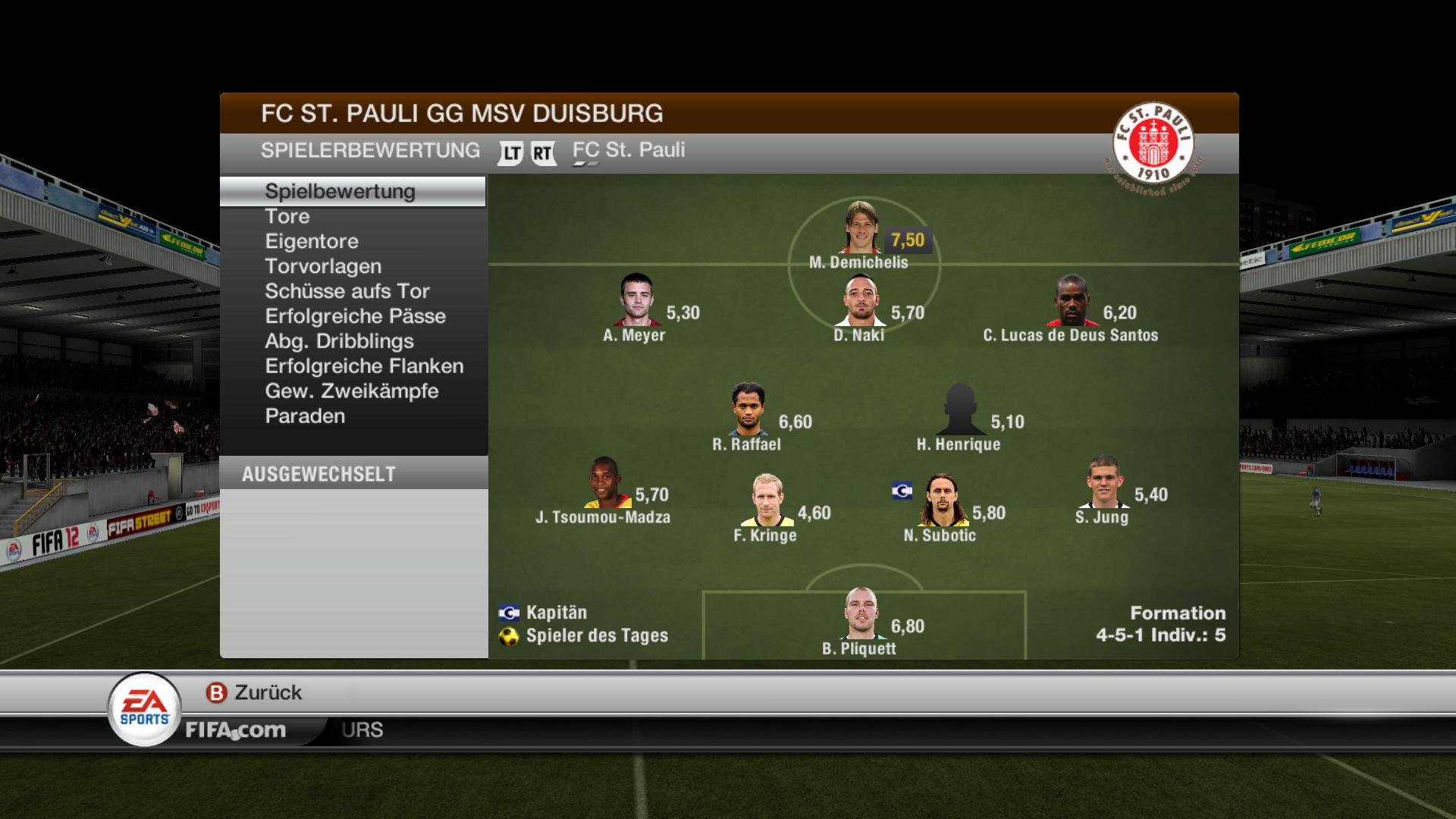Select C. Lucas de Deus Santos
1456x819 pixels.
pos(1072,300)
